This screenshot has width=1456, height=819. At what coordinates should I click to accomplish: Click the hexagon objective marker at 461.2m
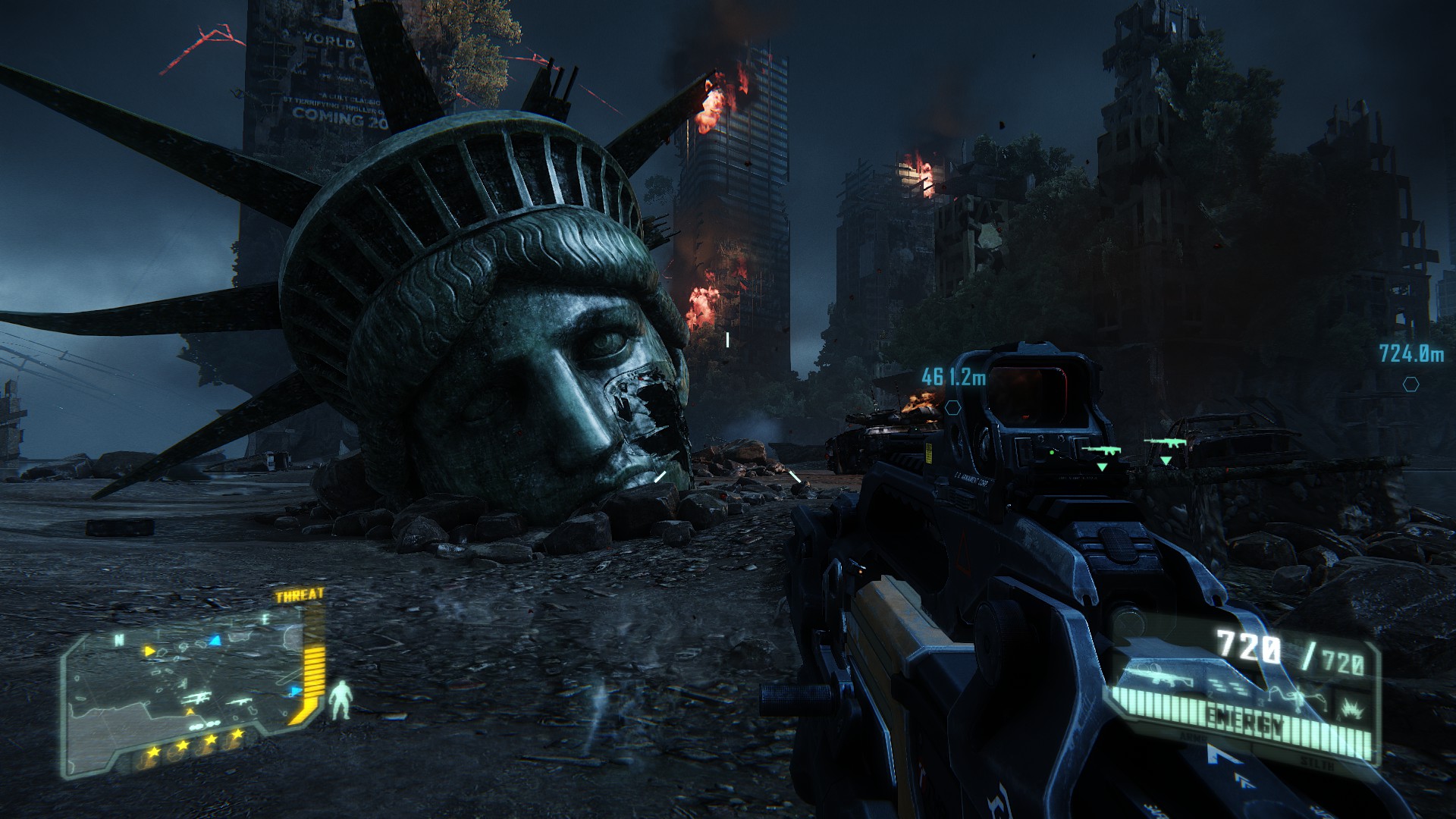953,407
